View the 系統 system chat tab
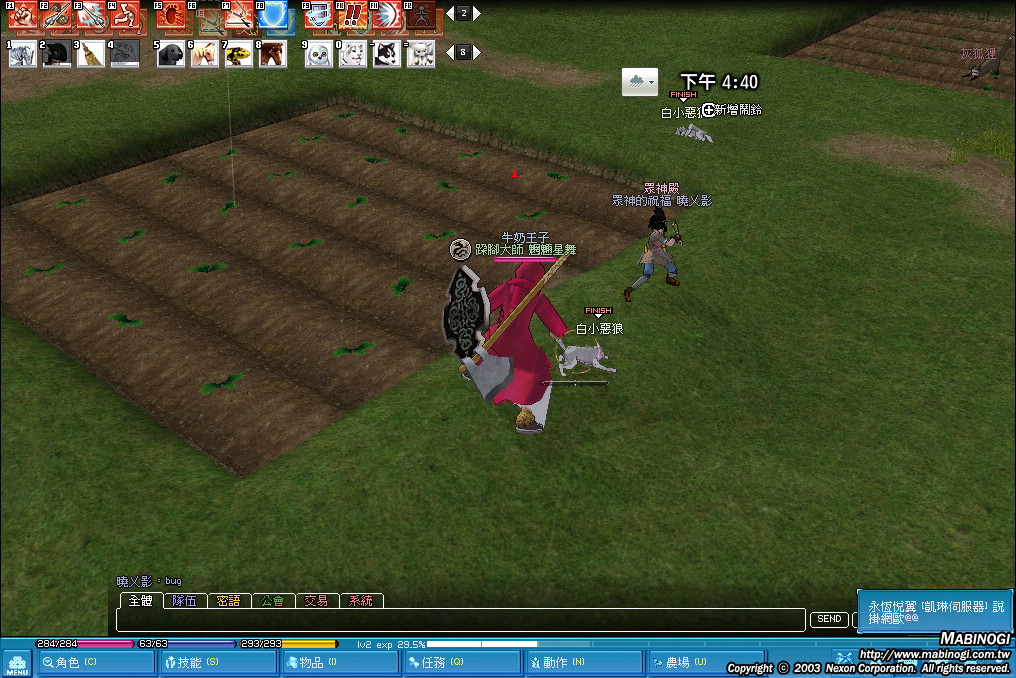Image resolution: width=1016 pixels, height=678 pixels. pyautogui.click(x=361, y=601)
